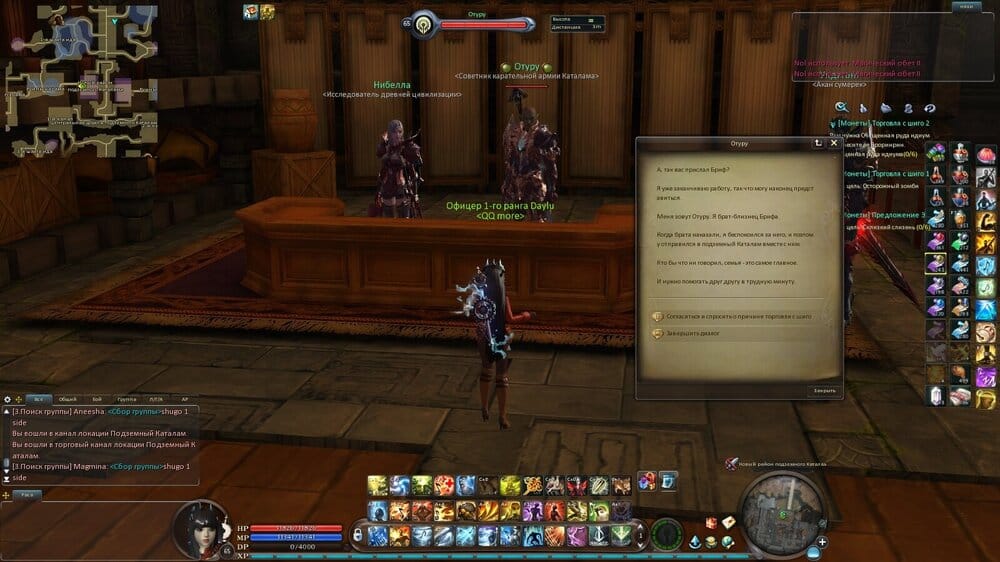Click the 'Закрыть' button in dialog
The image size is (1000, 562).
pyautogui.click(x=824, y=390)
